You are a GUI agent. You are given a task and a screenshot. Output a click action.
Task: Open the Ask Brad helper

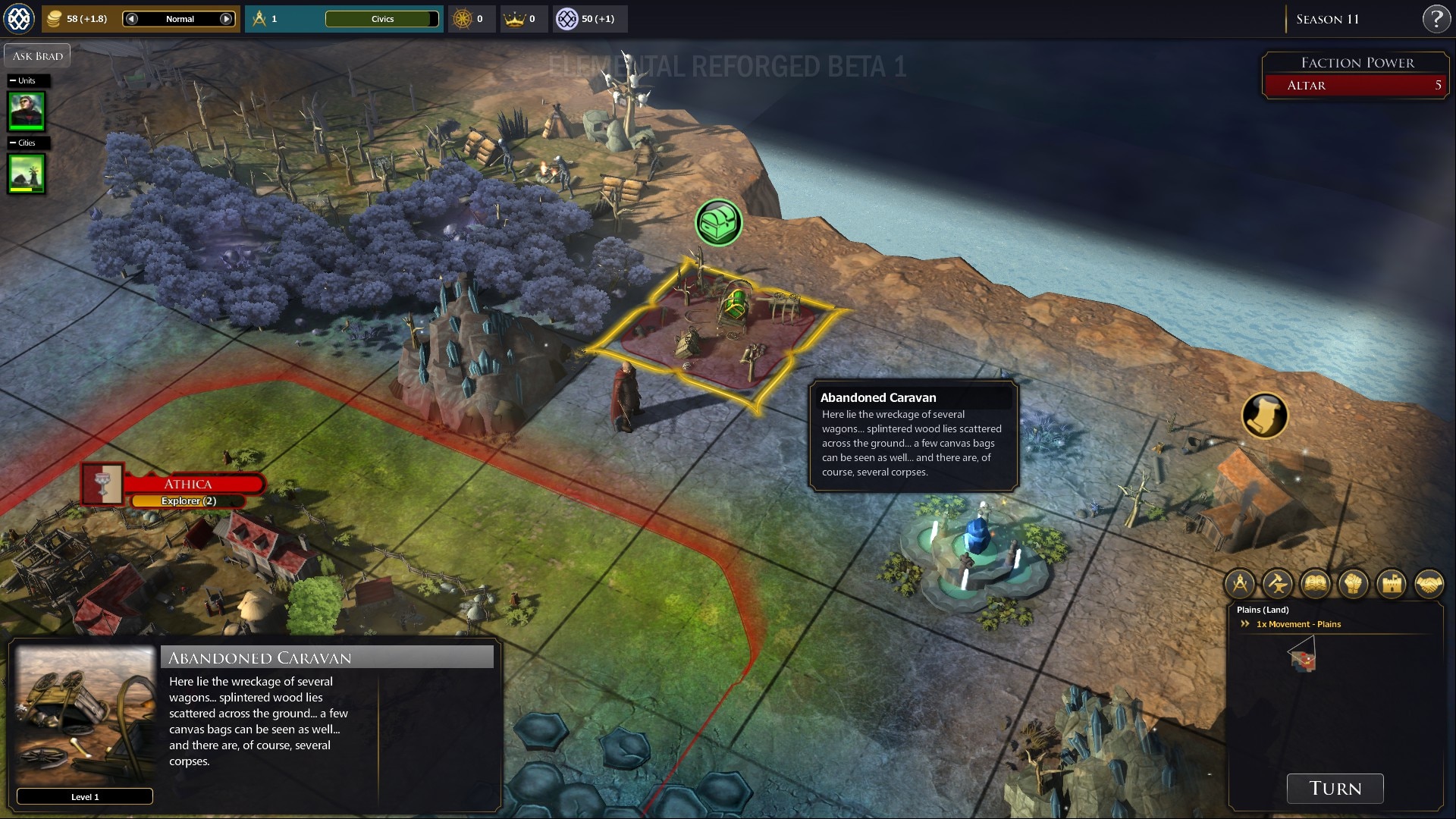point(37,56)
